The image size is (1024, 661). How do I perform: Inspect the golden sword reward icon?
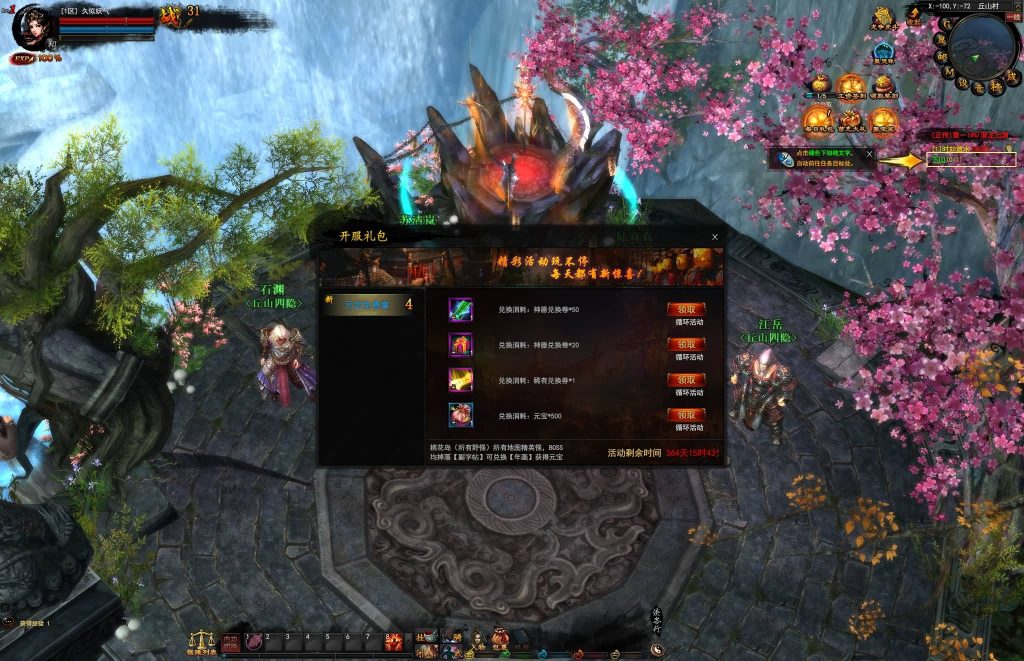pos(461,380)
